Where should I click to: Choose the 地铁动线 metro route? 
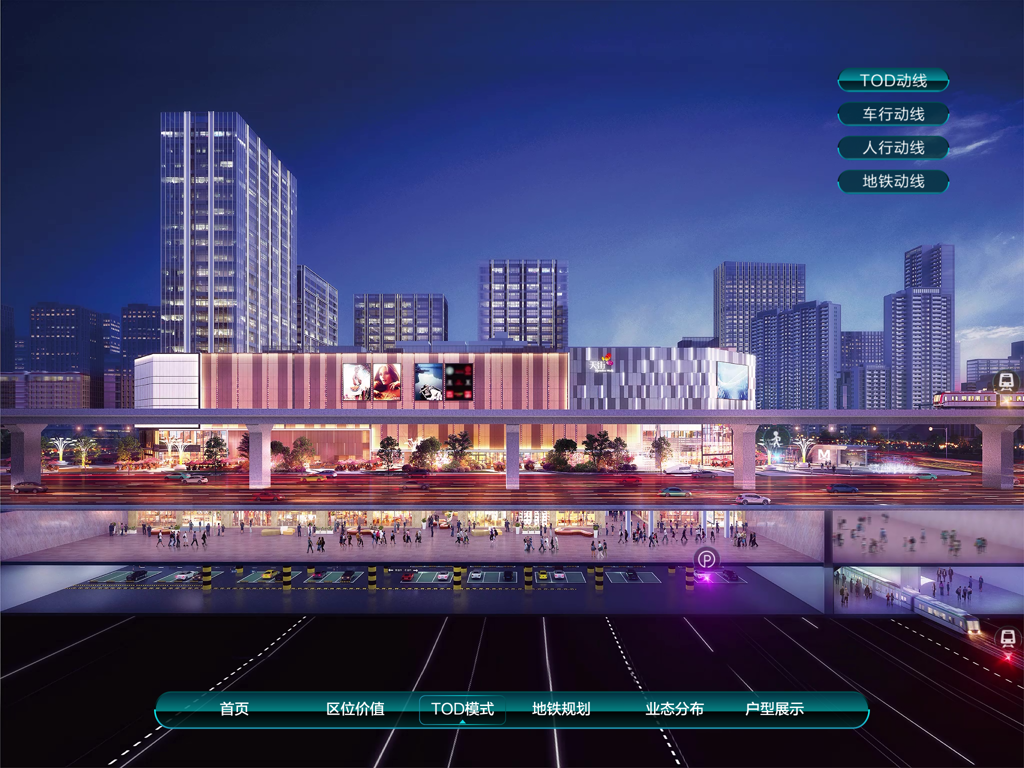(892, 182)
